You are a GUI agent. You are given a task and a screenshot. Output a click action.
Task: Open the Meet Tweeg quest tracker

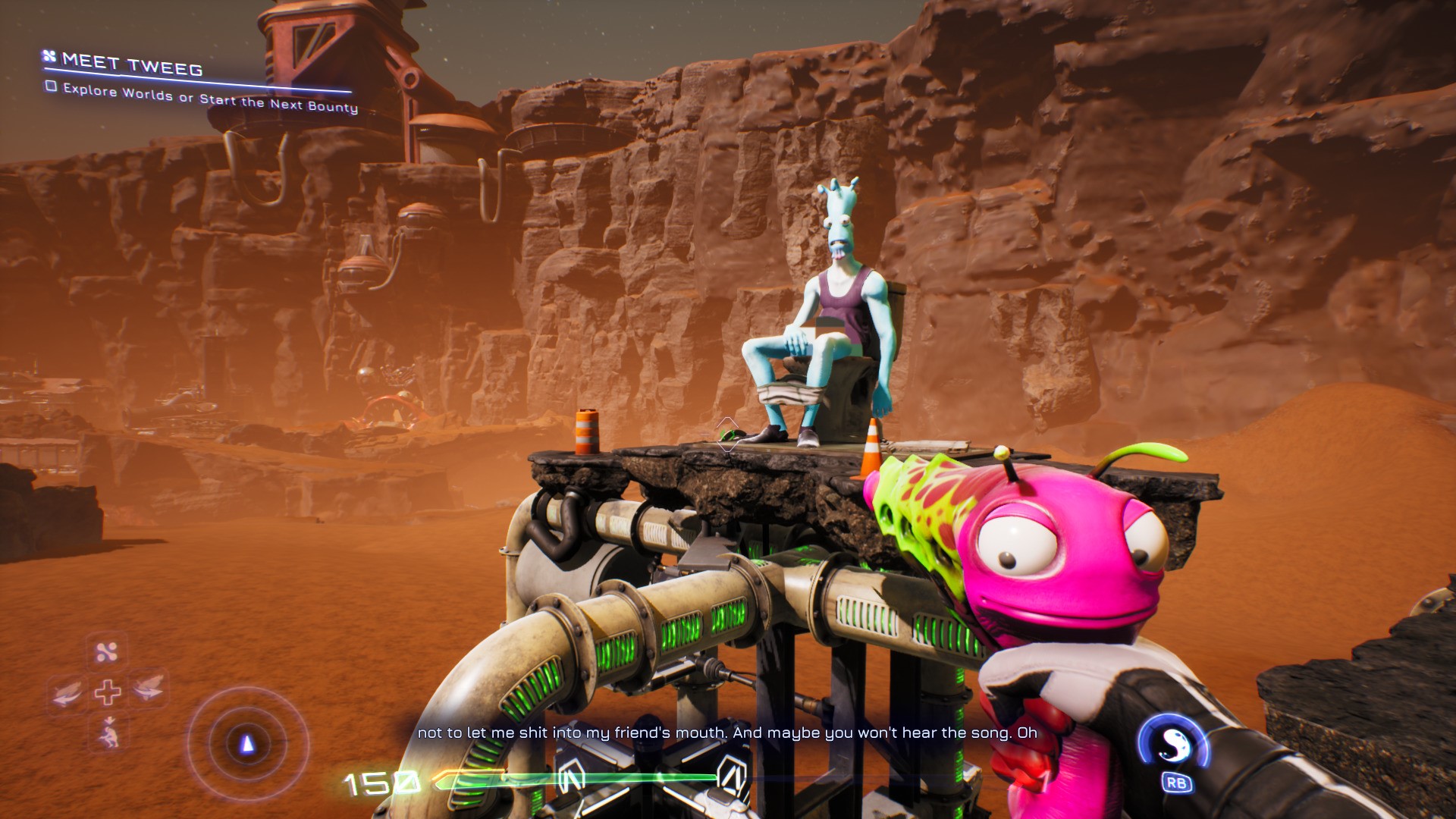coord(132,64)
